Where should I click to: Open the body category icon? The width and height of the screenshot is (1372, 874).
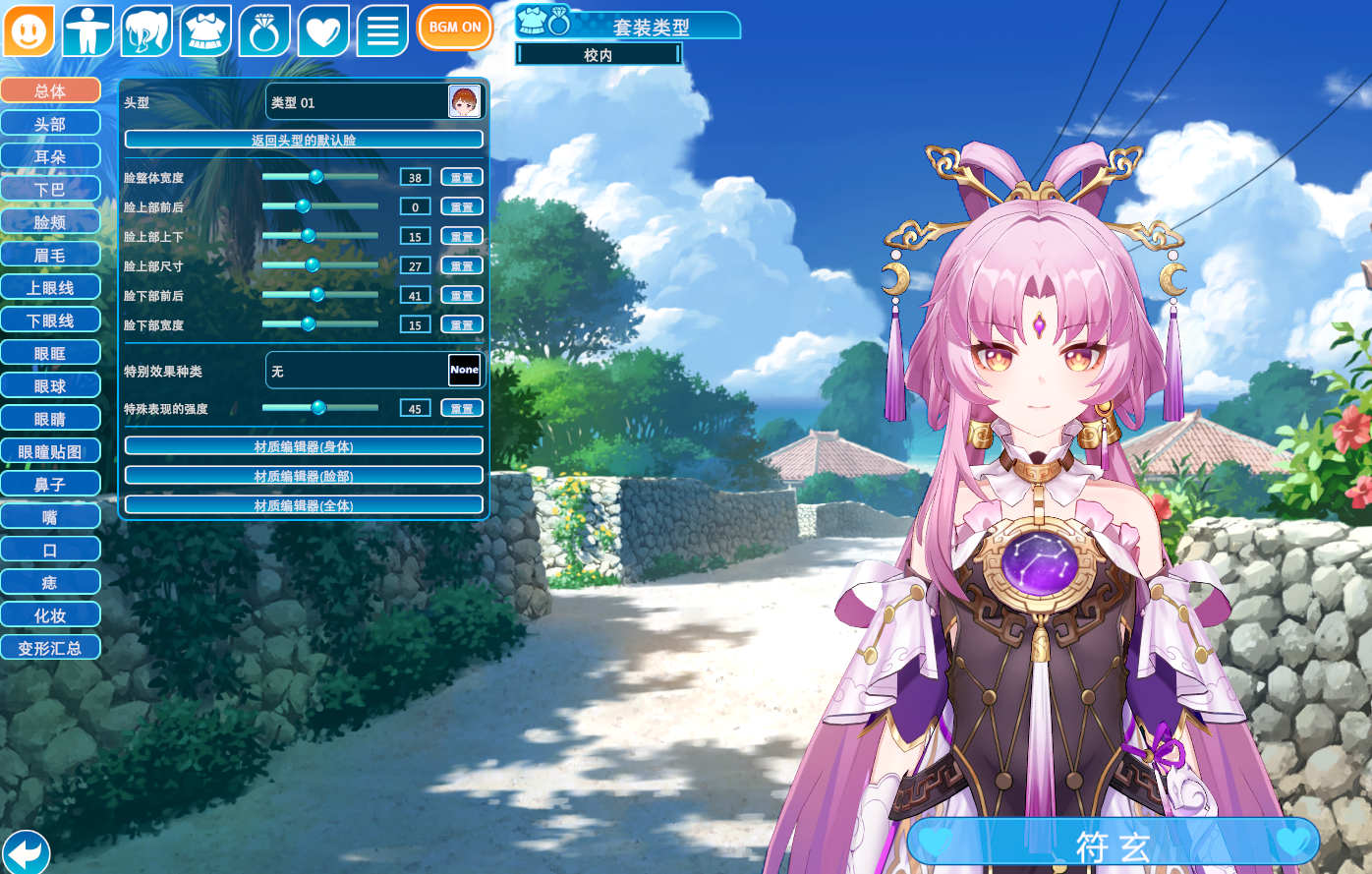[x=88, y=30]
